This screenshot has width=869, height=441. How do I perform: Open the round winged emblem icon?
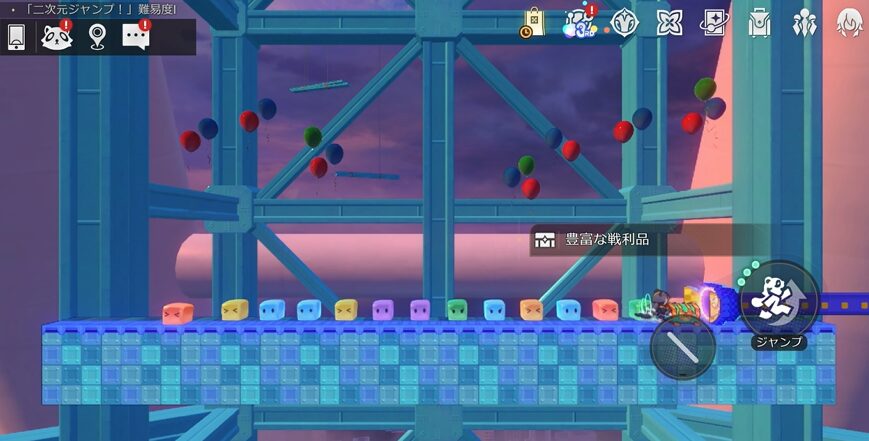tap(625, 22)
